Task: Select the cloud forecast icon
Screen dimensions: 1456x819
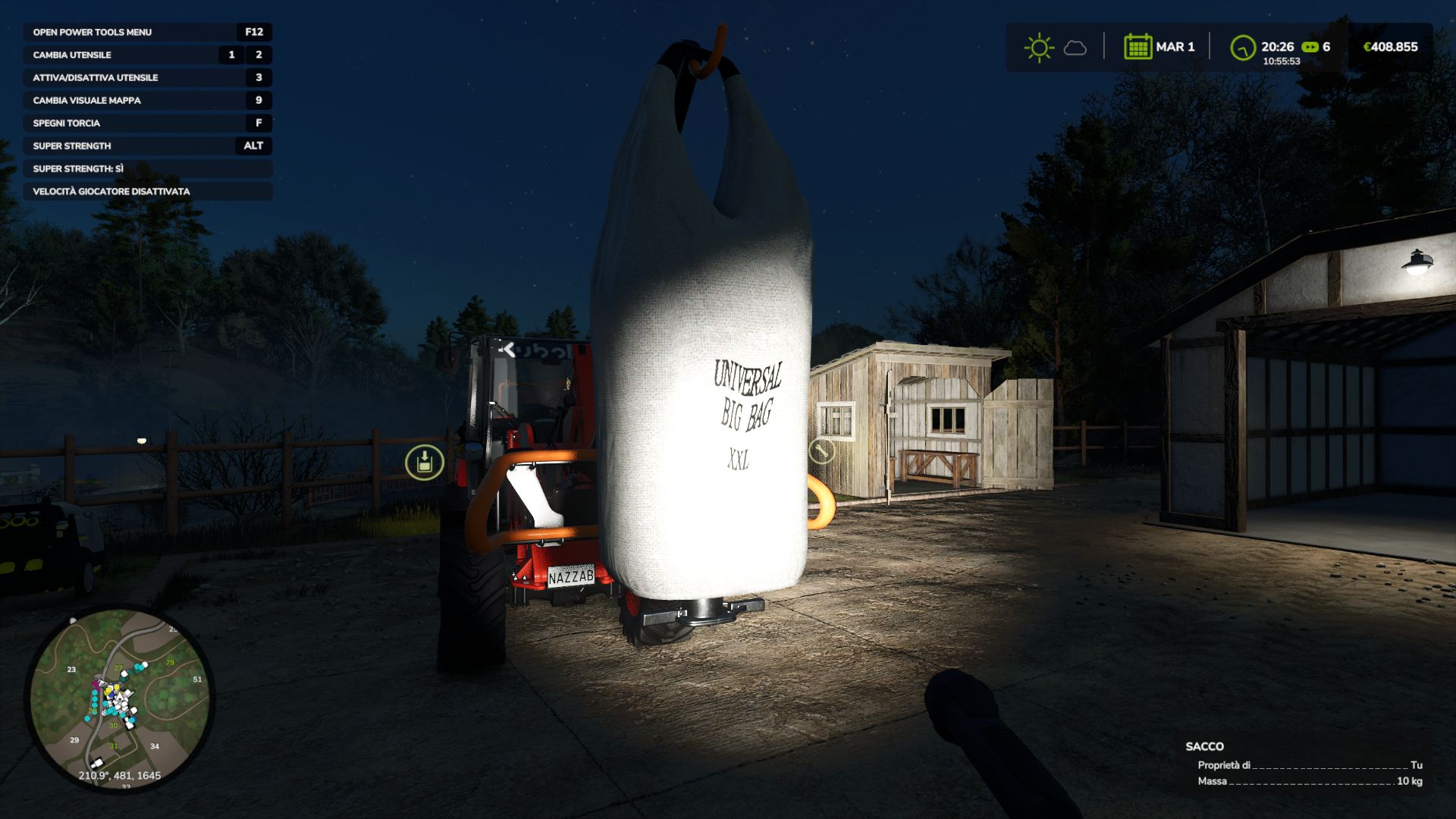Action: [1075, 49]
